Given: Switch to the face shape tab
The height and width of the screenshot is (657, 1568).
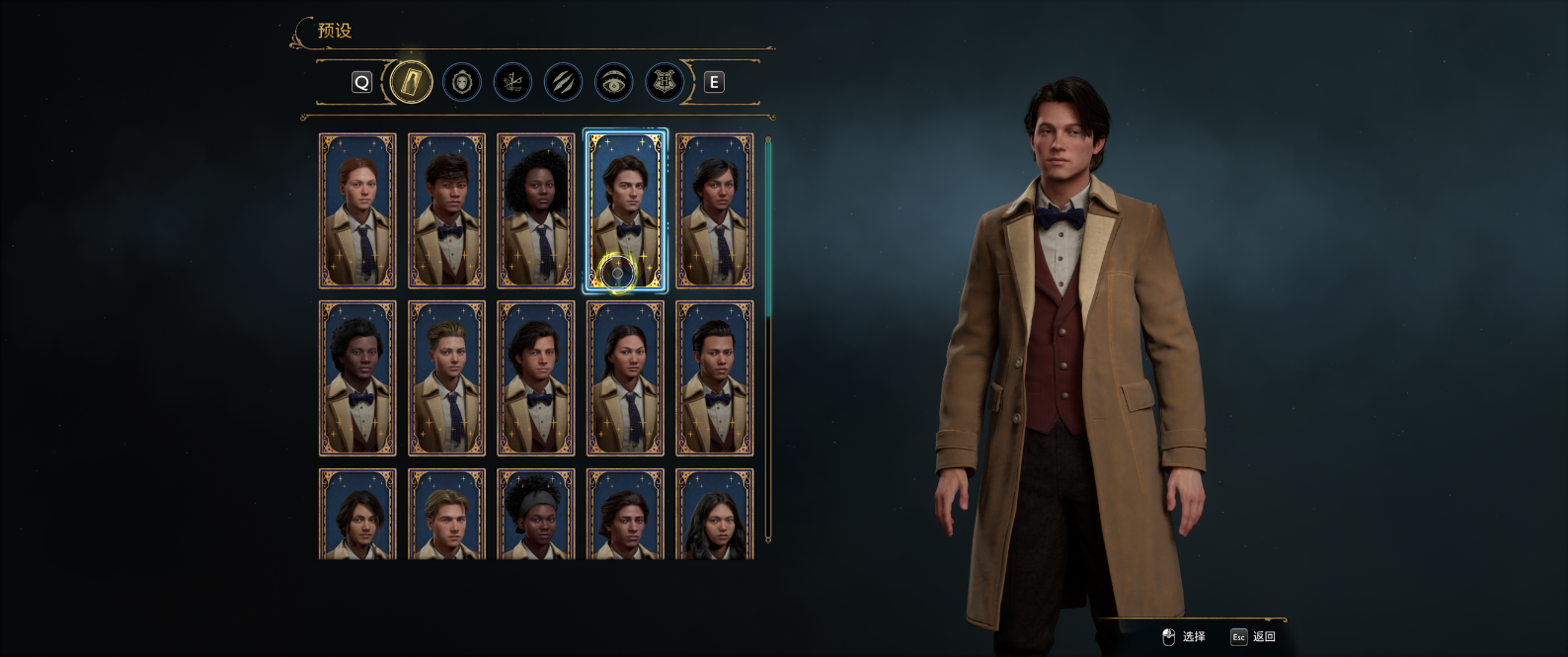Looking at the screenshot, I should click(x=461, y=82).
